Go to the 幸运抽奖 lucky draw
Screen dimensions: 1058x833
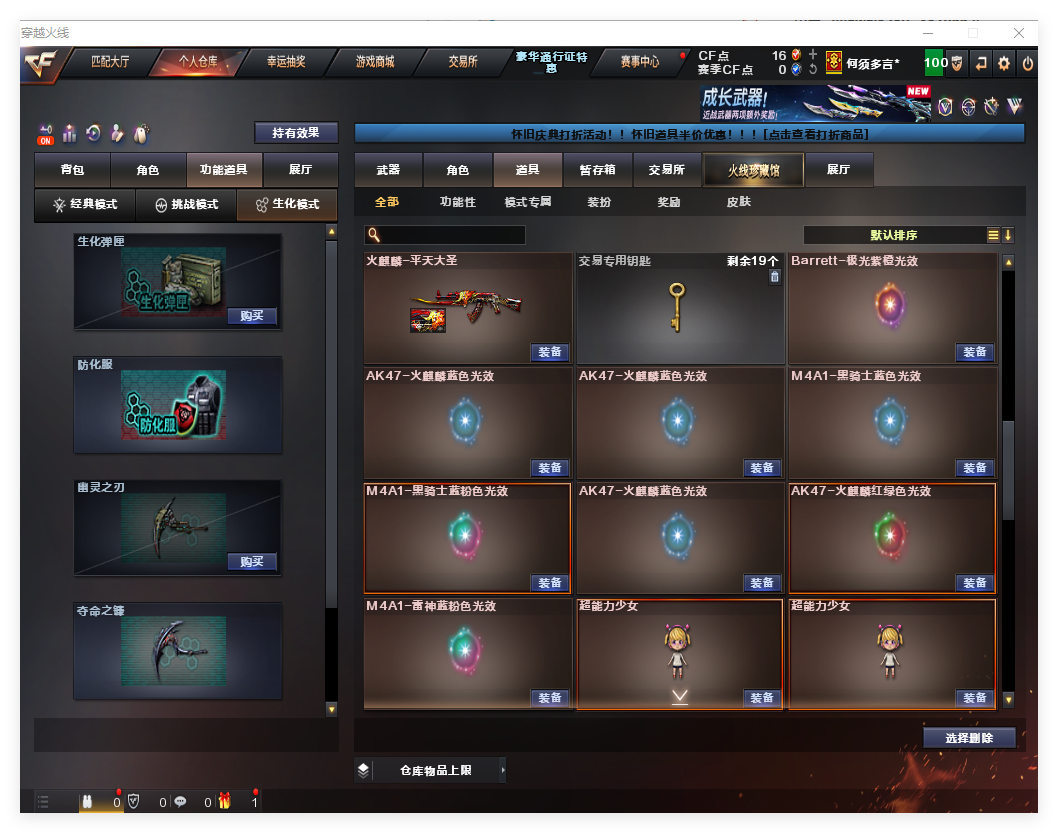click(x=286, y=61)
